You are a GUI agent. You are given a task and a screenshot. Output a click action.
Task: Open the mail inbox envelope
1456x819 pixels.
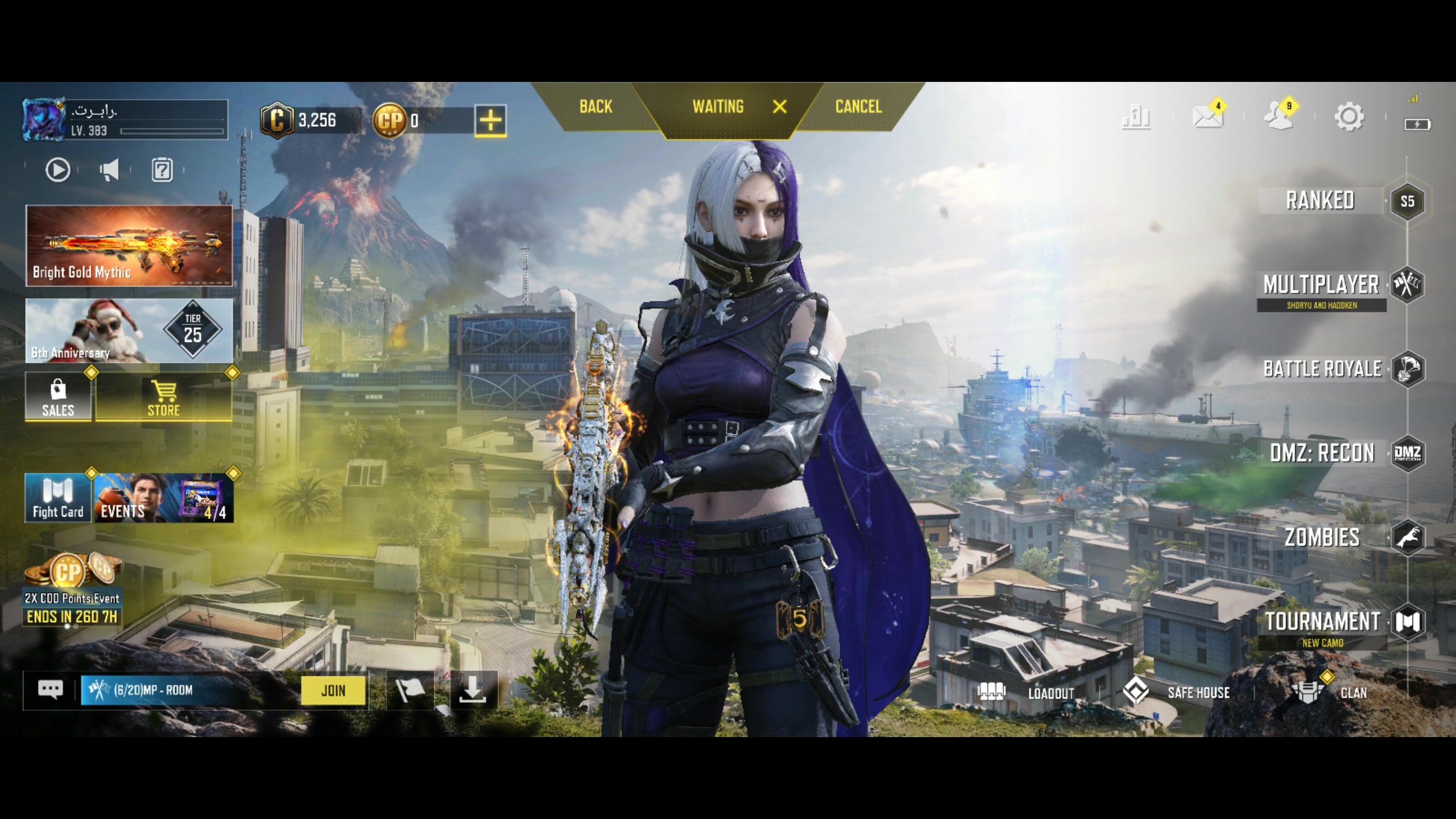(1207, 117)
